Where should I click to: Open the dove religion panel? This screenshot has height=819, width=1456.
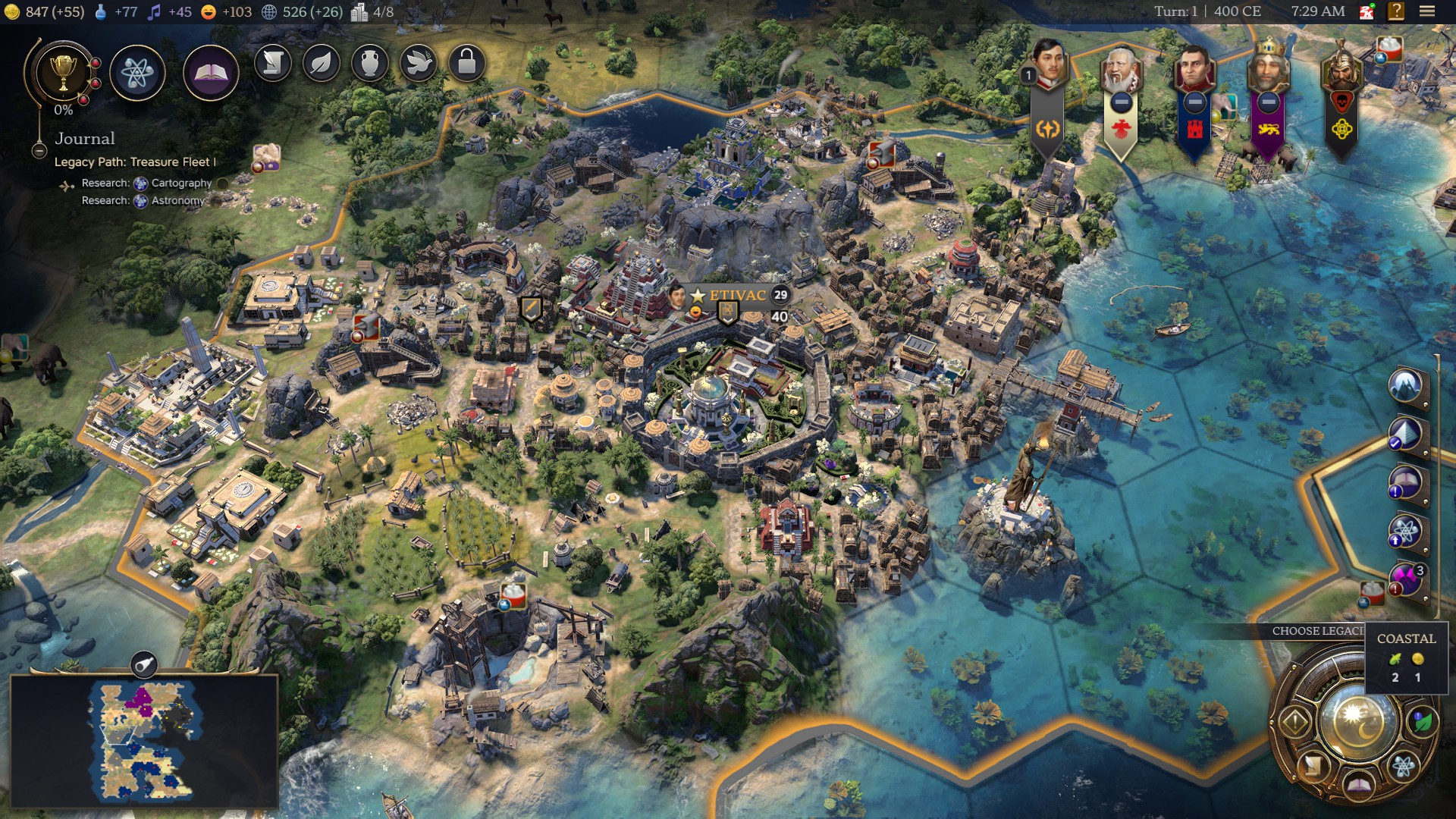419,63
